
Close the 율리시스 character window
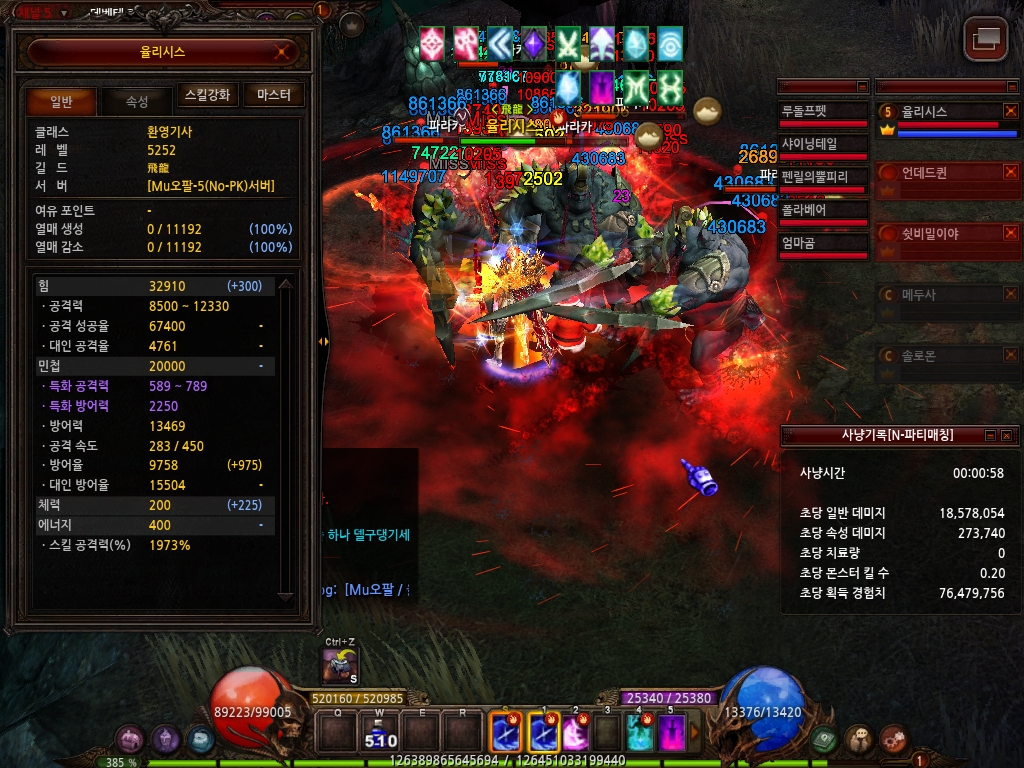point(284,52)
